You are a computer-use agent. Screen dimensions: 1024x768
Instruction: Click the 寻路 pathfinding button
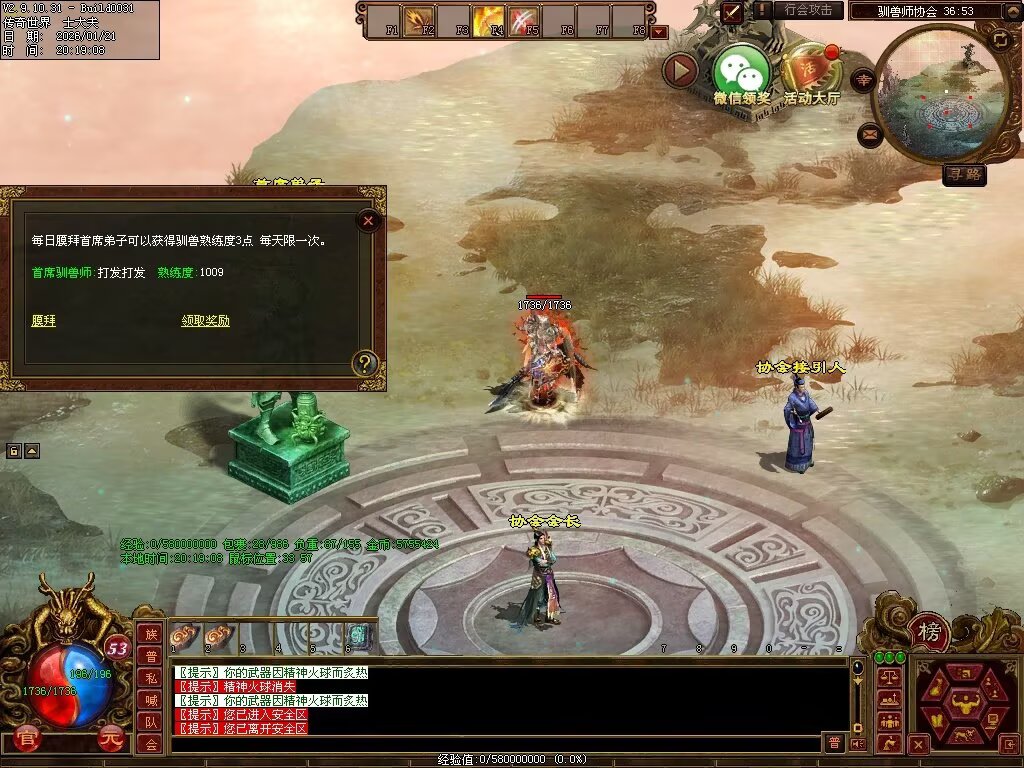coord(964,174)
